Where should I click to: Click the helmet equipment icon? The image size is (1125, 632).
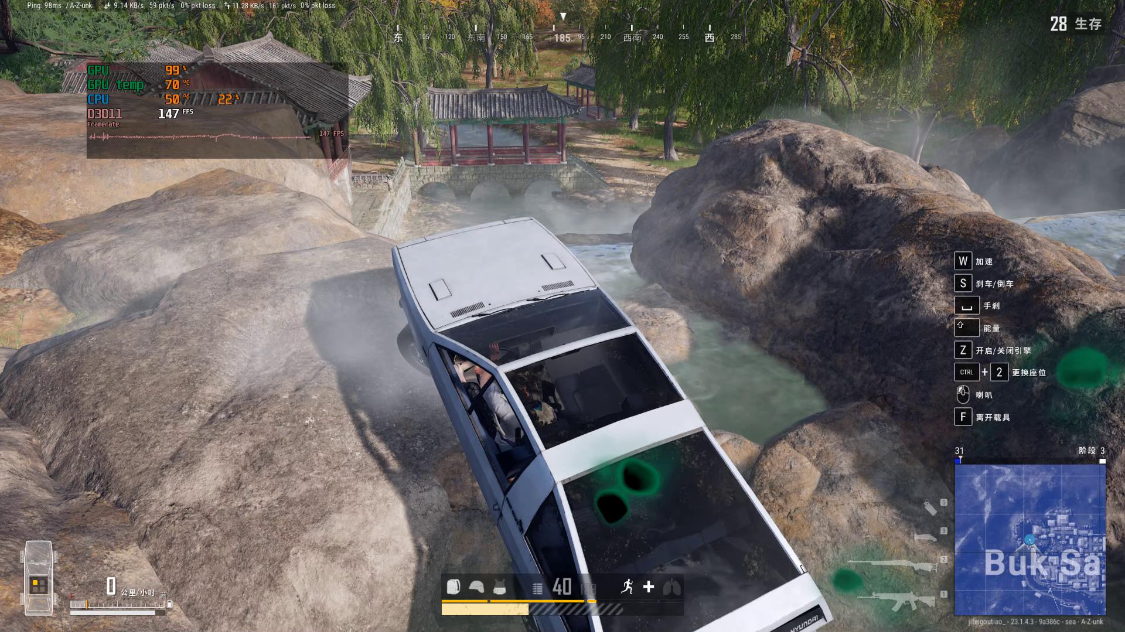477,587
